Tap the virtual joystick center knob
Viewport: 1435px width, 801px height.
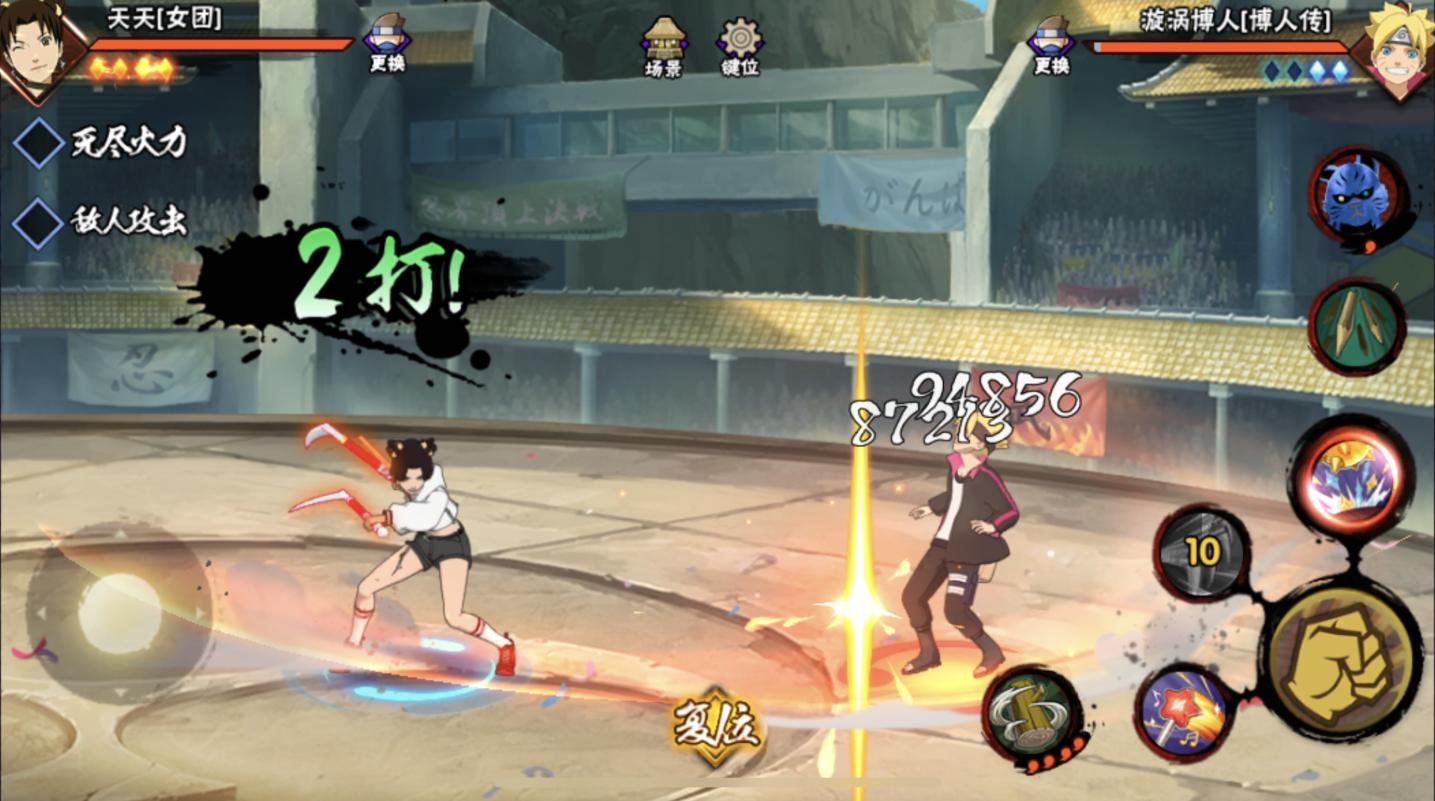point(119,613)
